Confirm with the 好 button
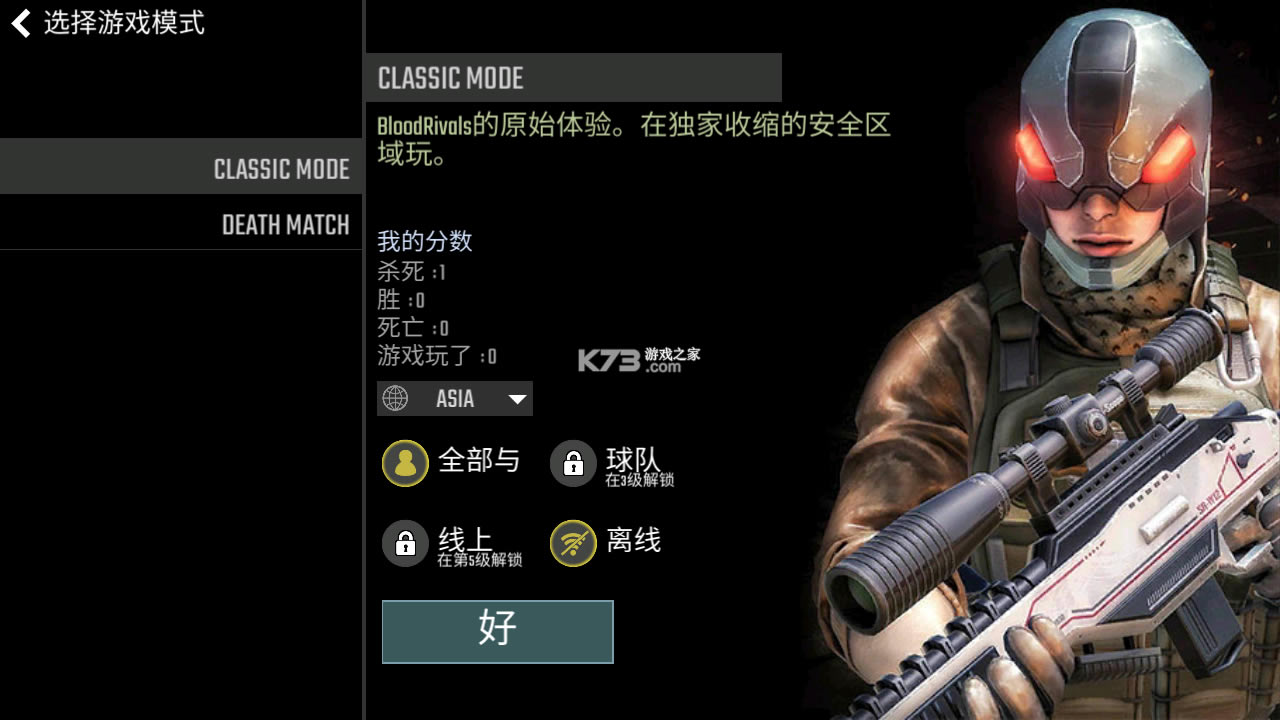1280x720 pixels. 497,631
